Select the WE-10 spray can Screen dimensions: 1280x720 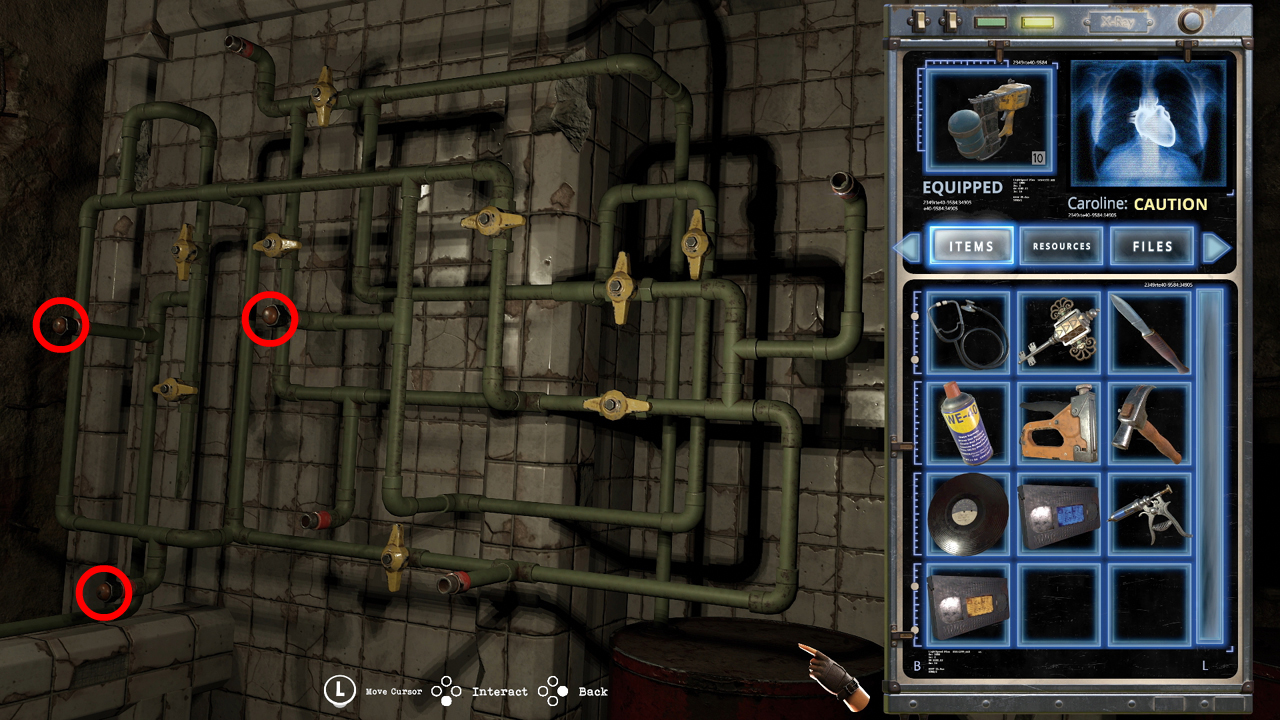967,423
